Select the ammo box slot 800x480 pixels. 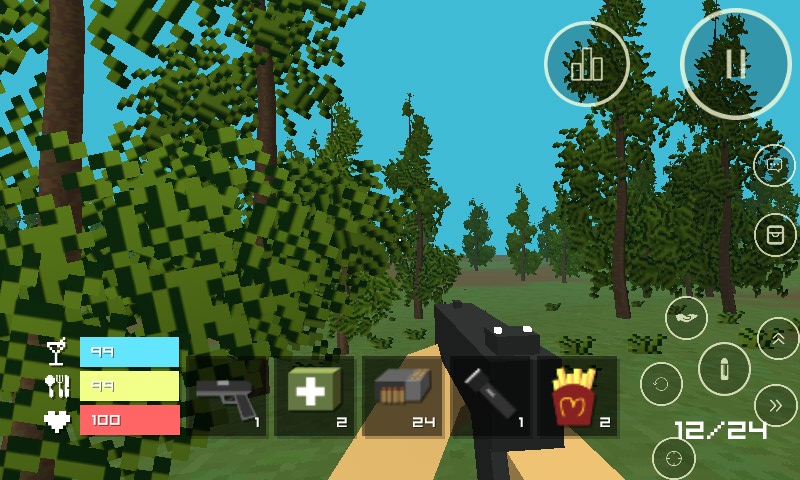coord(402,397)
